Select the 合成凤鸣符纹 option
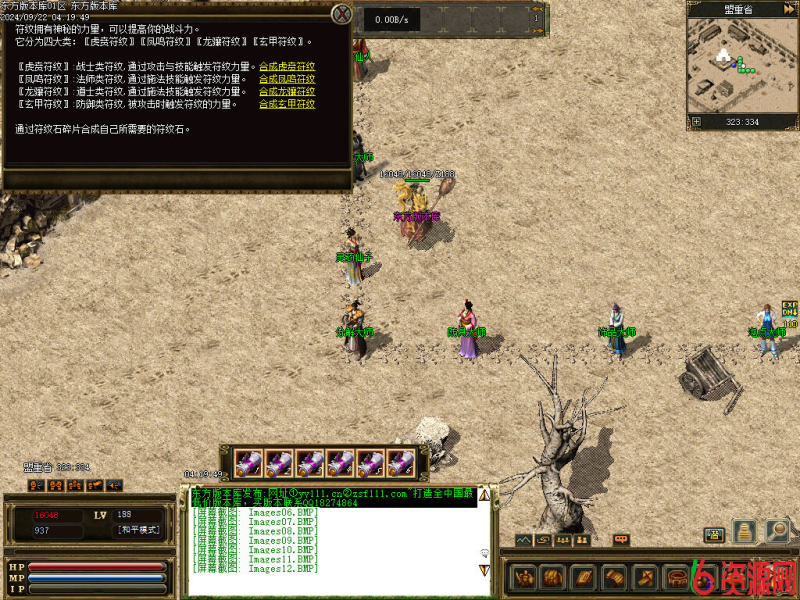This screenshot has width=800, height=600. [x=287, y=79]
